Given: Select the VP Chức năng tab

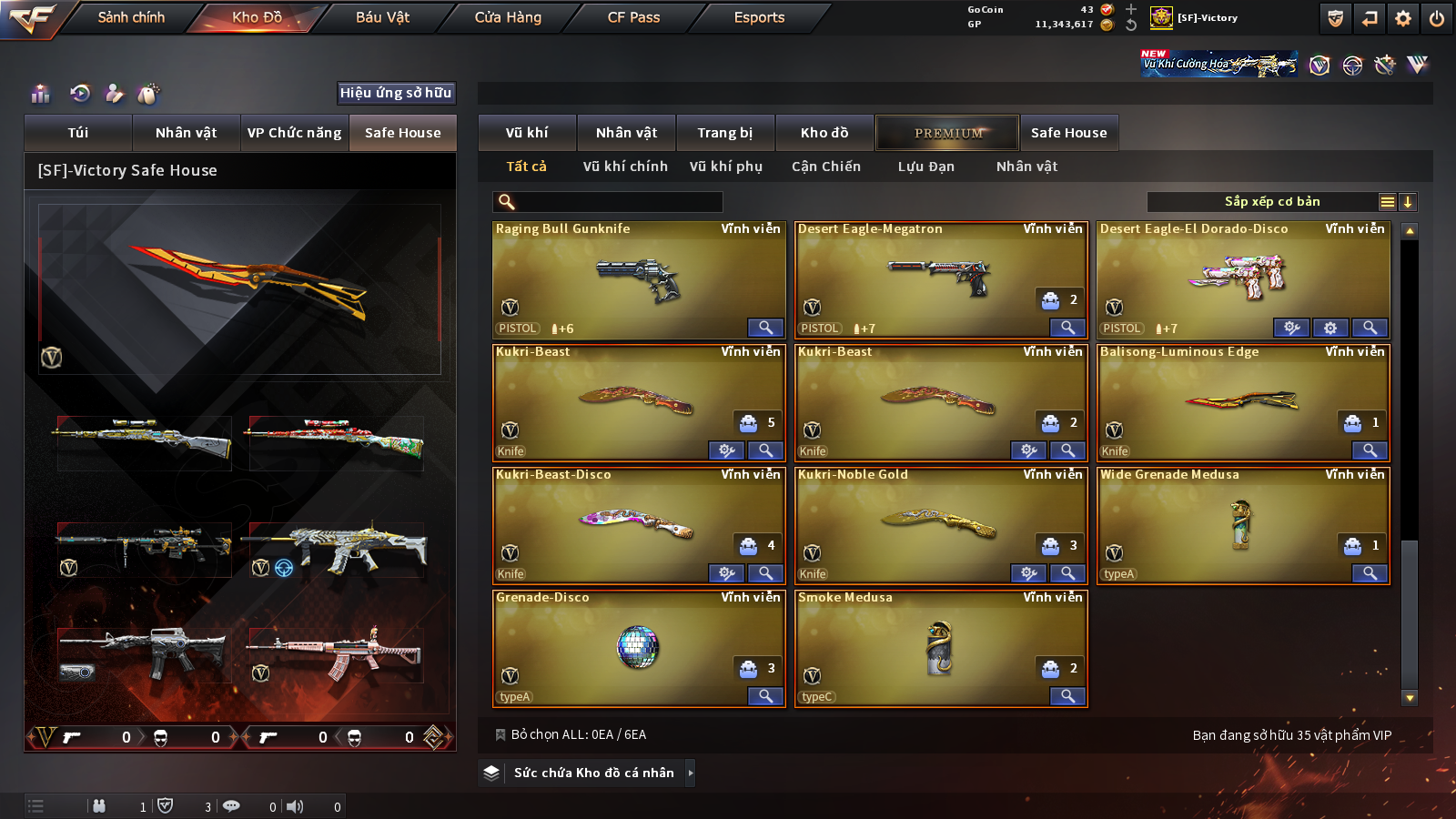Looking at the screenshot, I should pyautogui.click(x=294, y=133).
